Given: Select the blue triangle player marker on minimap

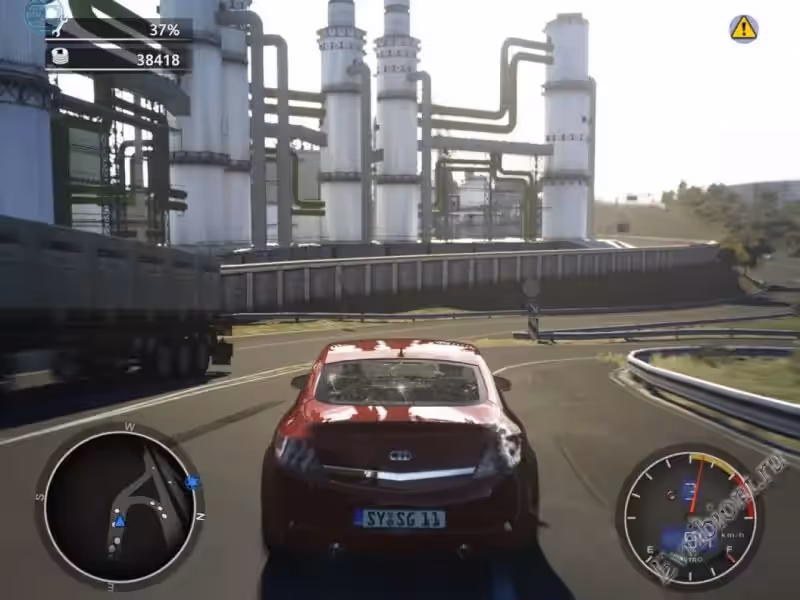Looking at the screenshot, I should (x=119, y=521).
